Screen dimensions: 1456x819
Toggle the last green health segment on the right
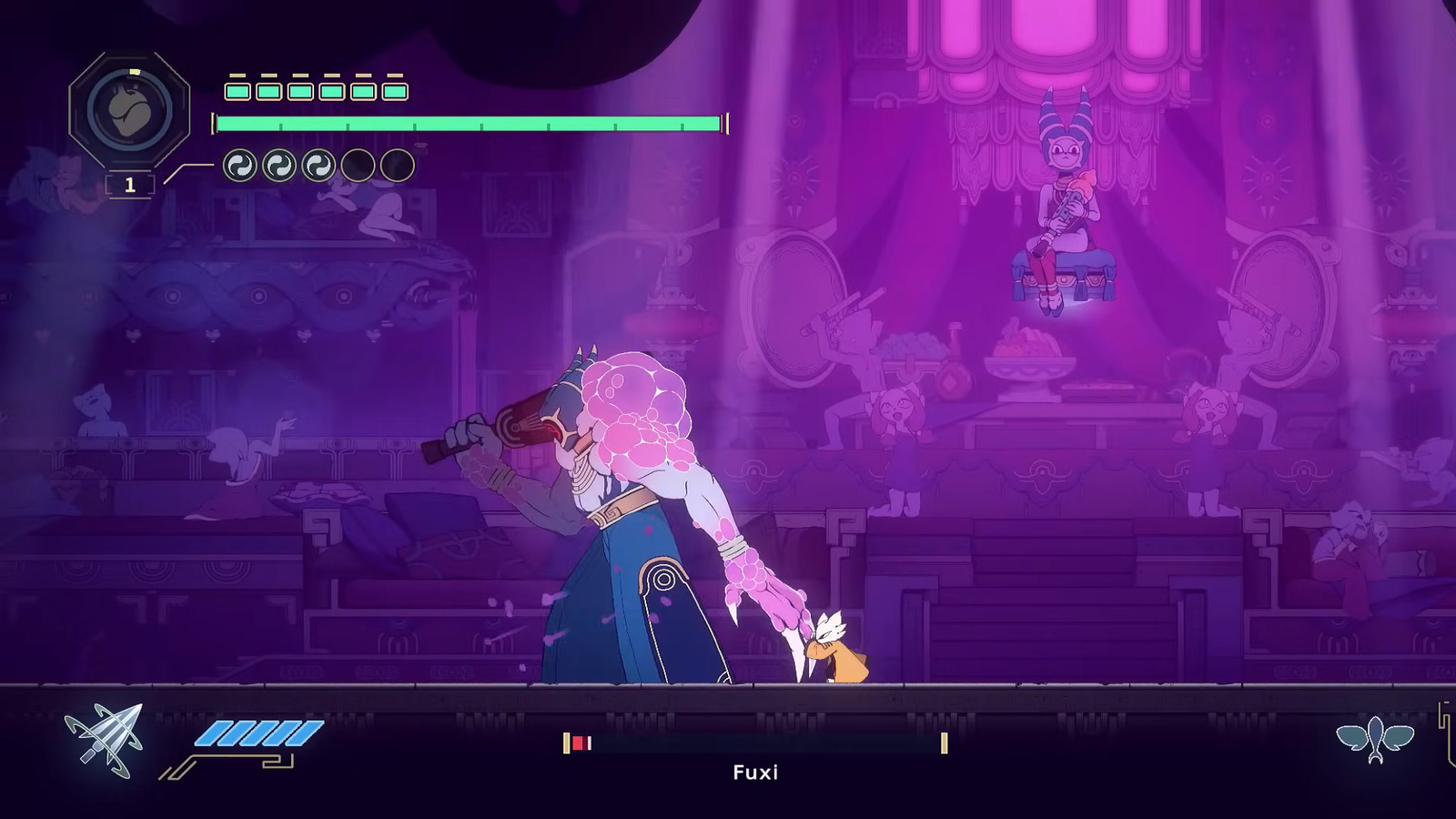[394, 91]
